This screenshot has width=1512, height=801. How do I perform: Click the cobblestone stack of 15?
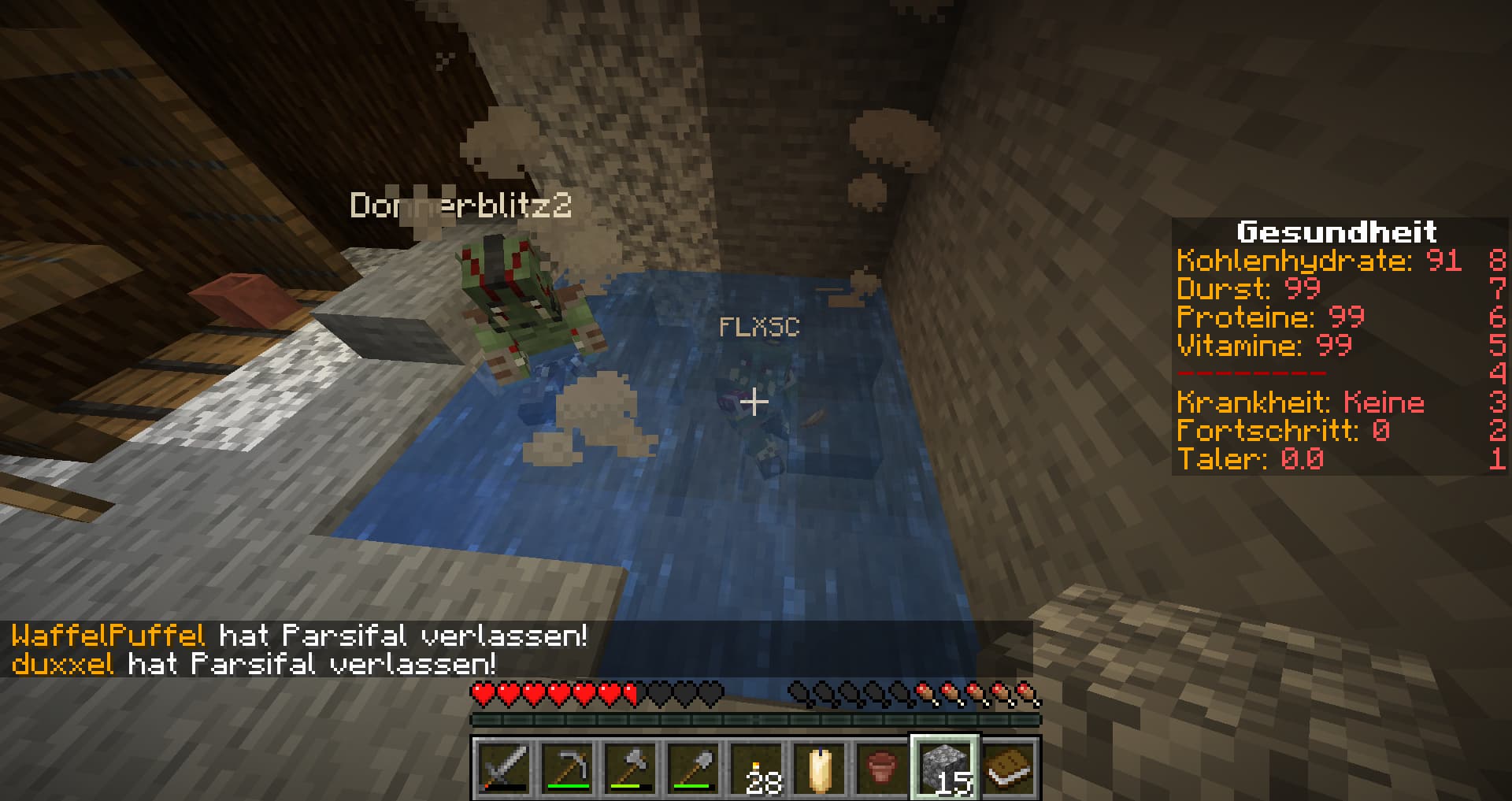coord(945,767)
